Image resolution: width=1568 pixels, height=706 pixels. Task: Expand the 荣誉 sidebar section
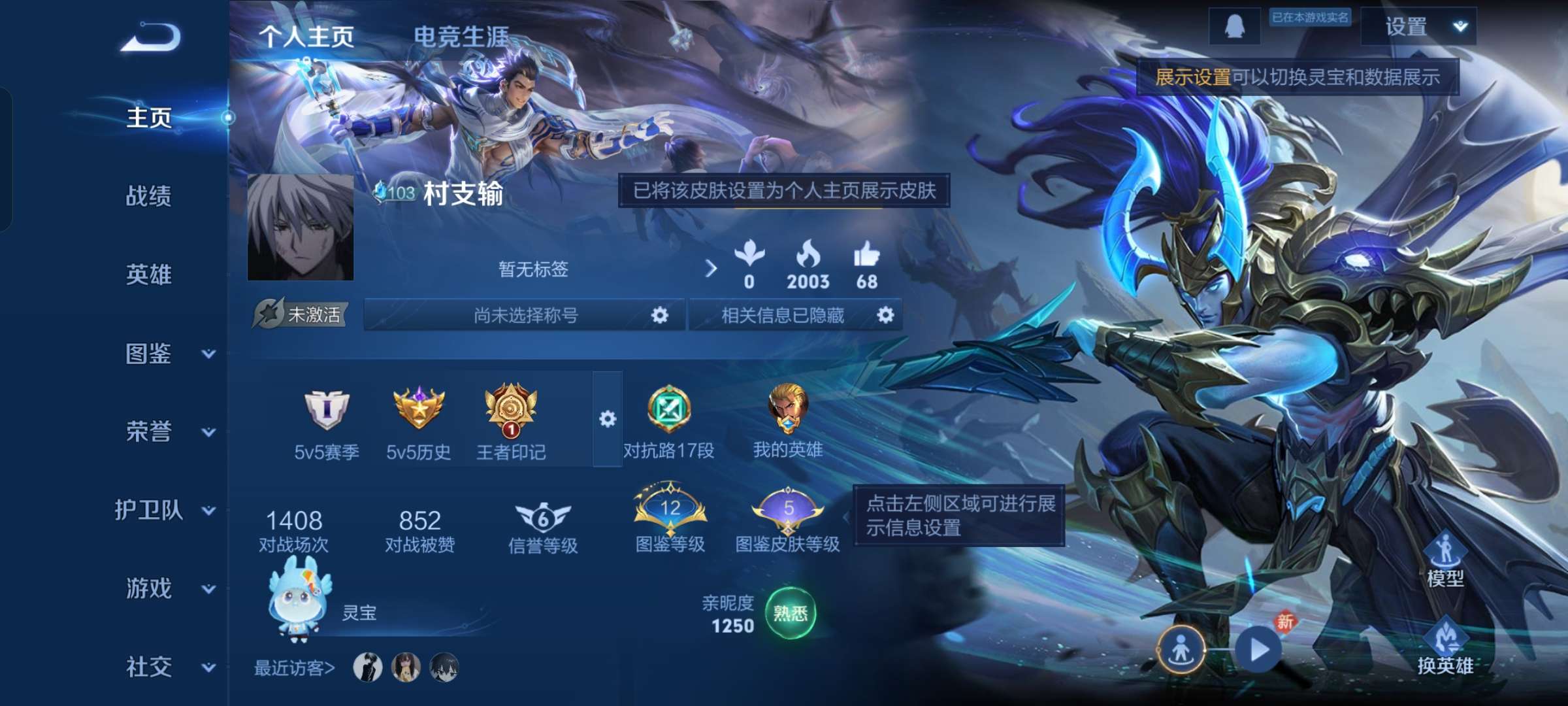[x=149, y=431]
